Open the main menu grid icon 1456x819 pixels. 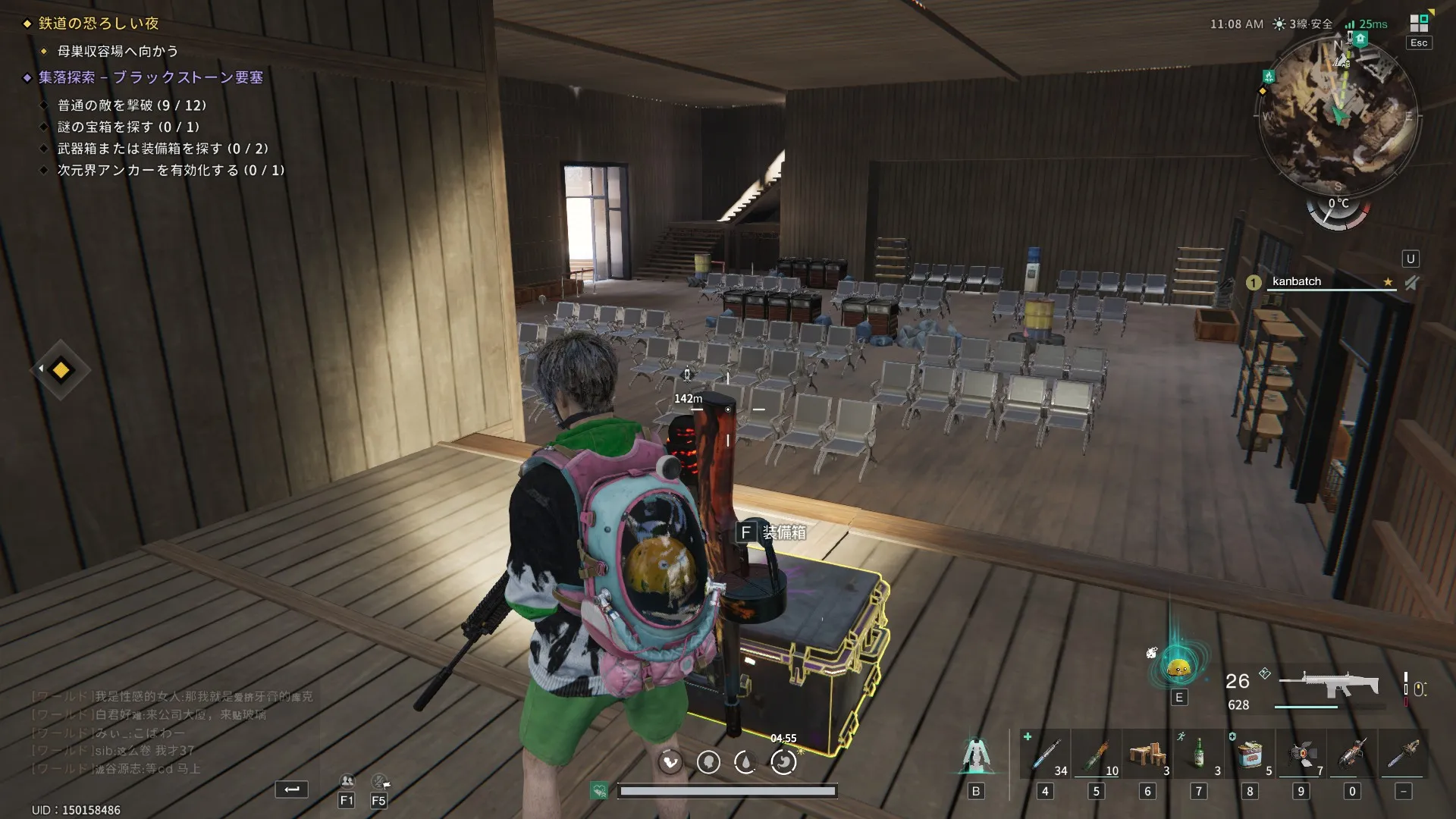(1418, 24)
